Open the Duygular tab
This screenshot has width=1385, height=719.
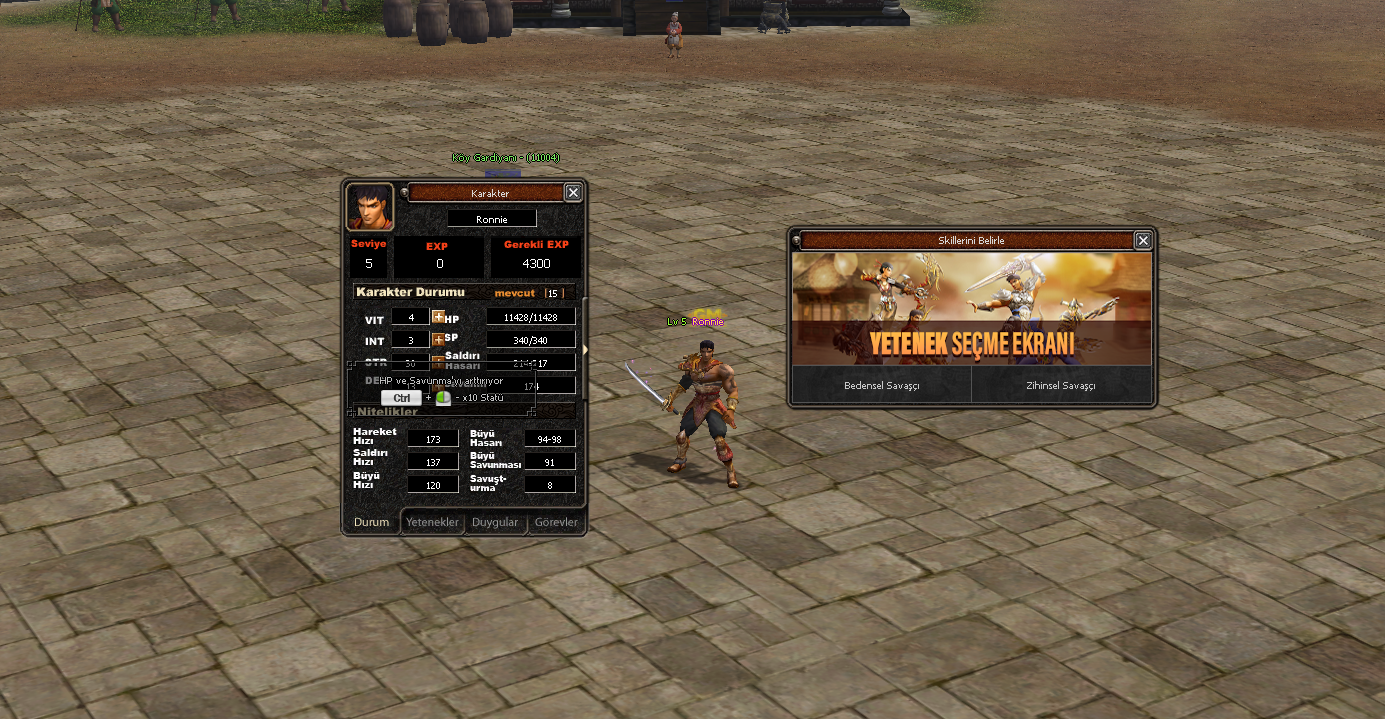495,522
